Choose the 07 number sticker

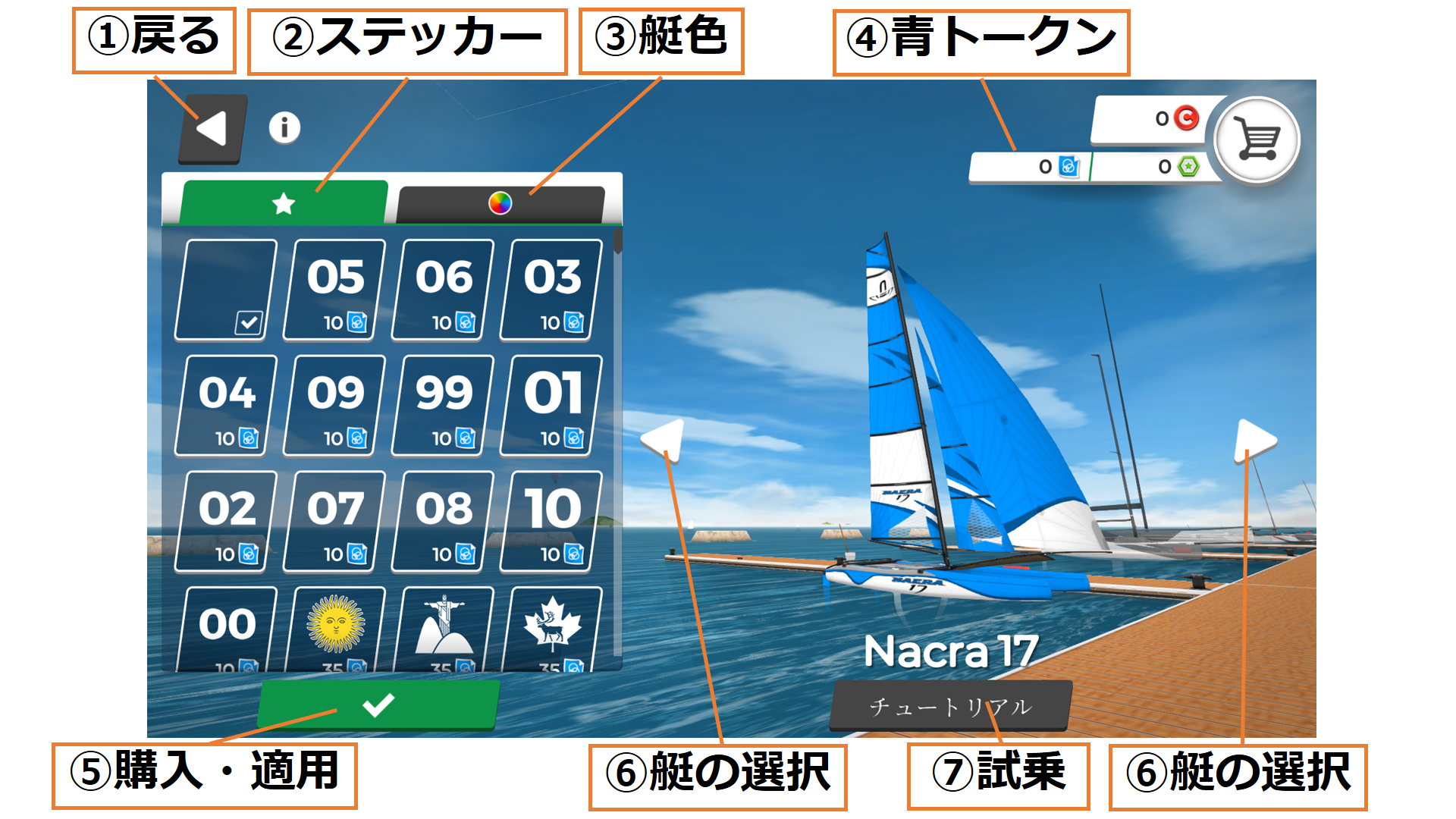[334, 522]
